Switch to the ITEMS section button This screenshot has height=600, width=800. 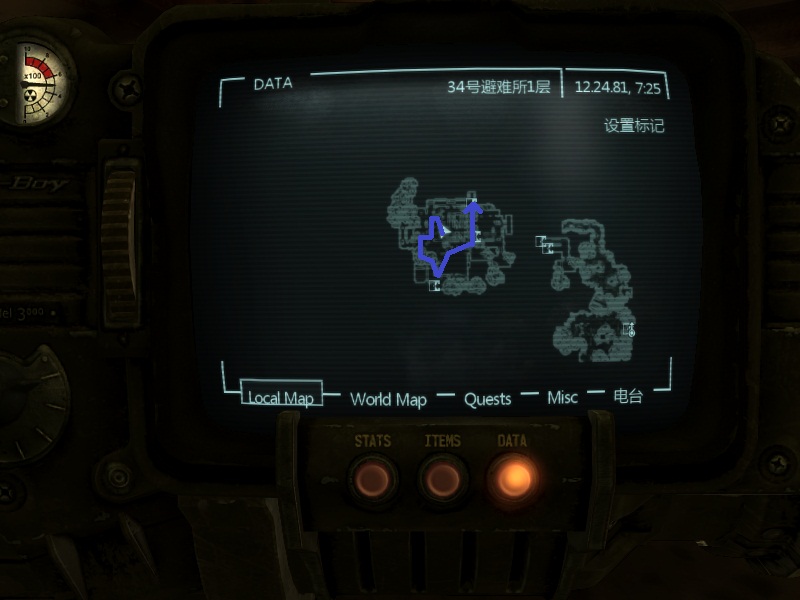443,478
